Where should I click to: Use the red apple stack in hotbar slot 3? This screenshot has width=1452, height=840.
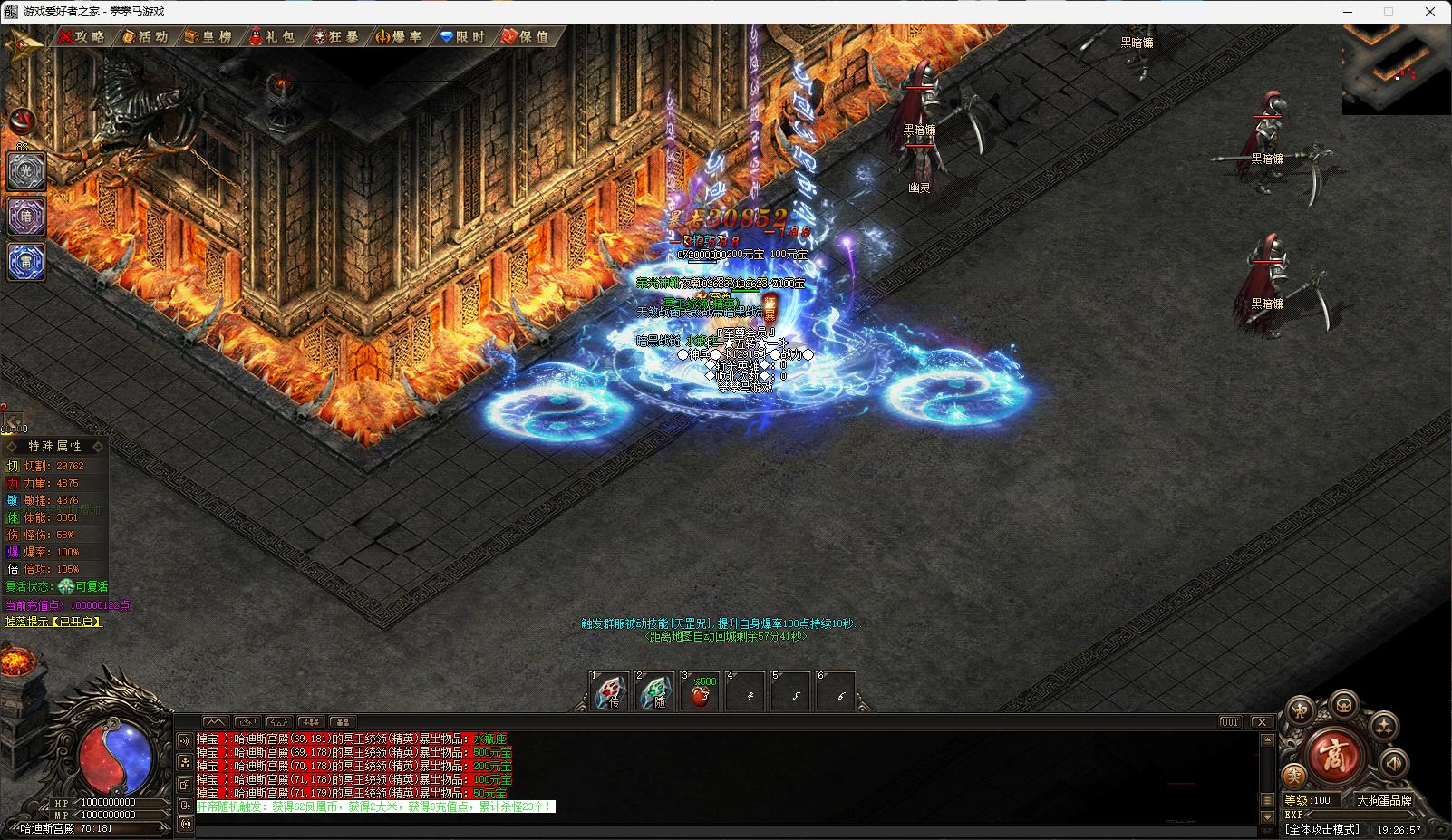point(700,693)
